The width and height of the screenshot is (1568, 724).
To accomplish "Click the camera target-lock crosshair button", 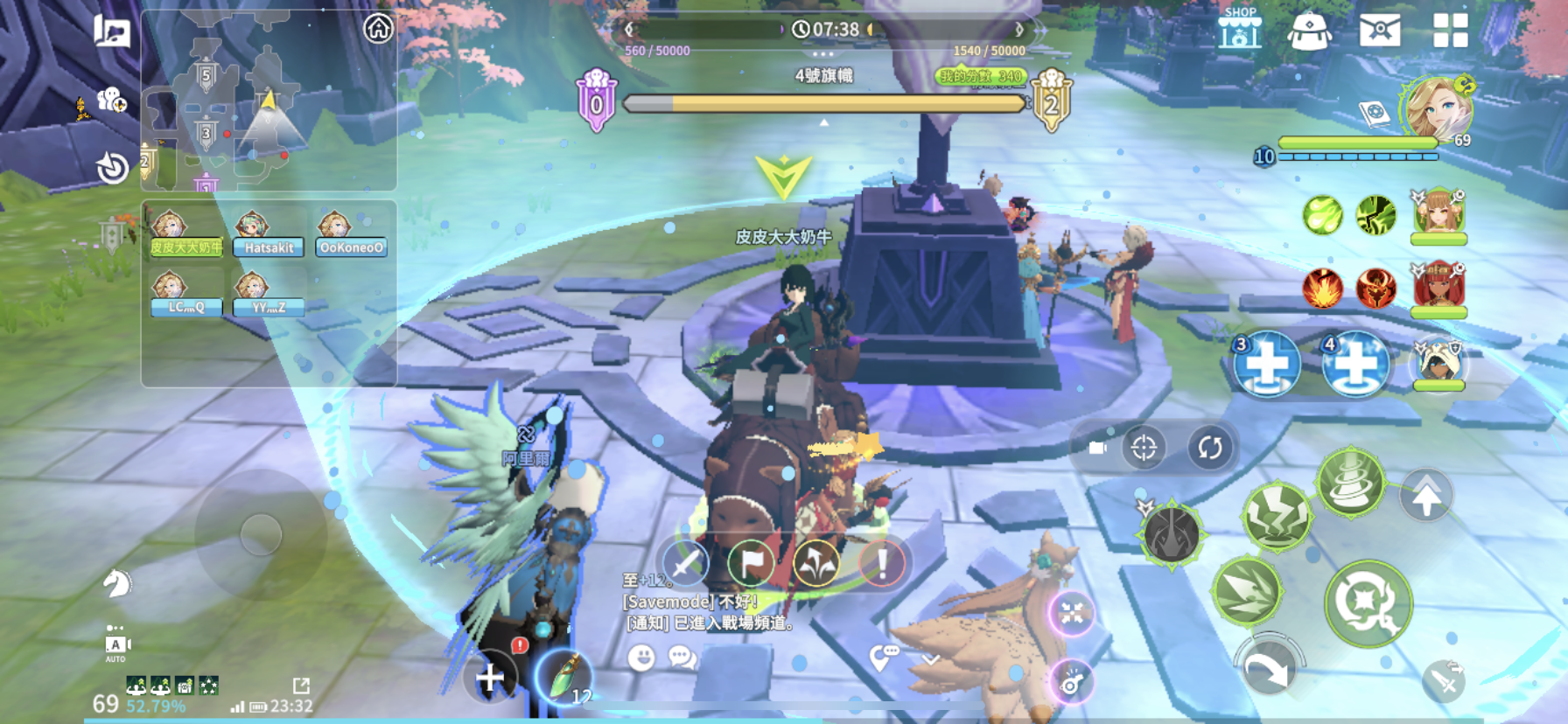I will pos(1144,448).
